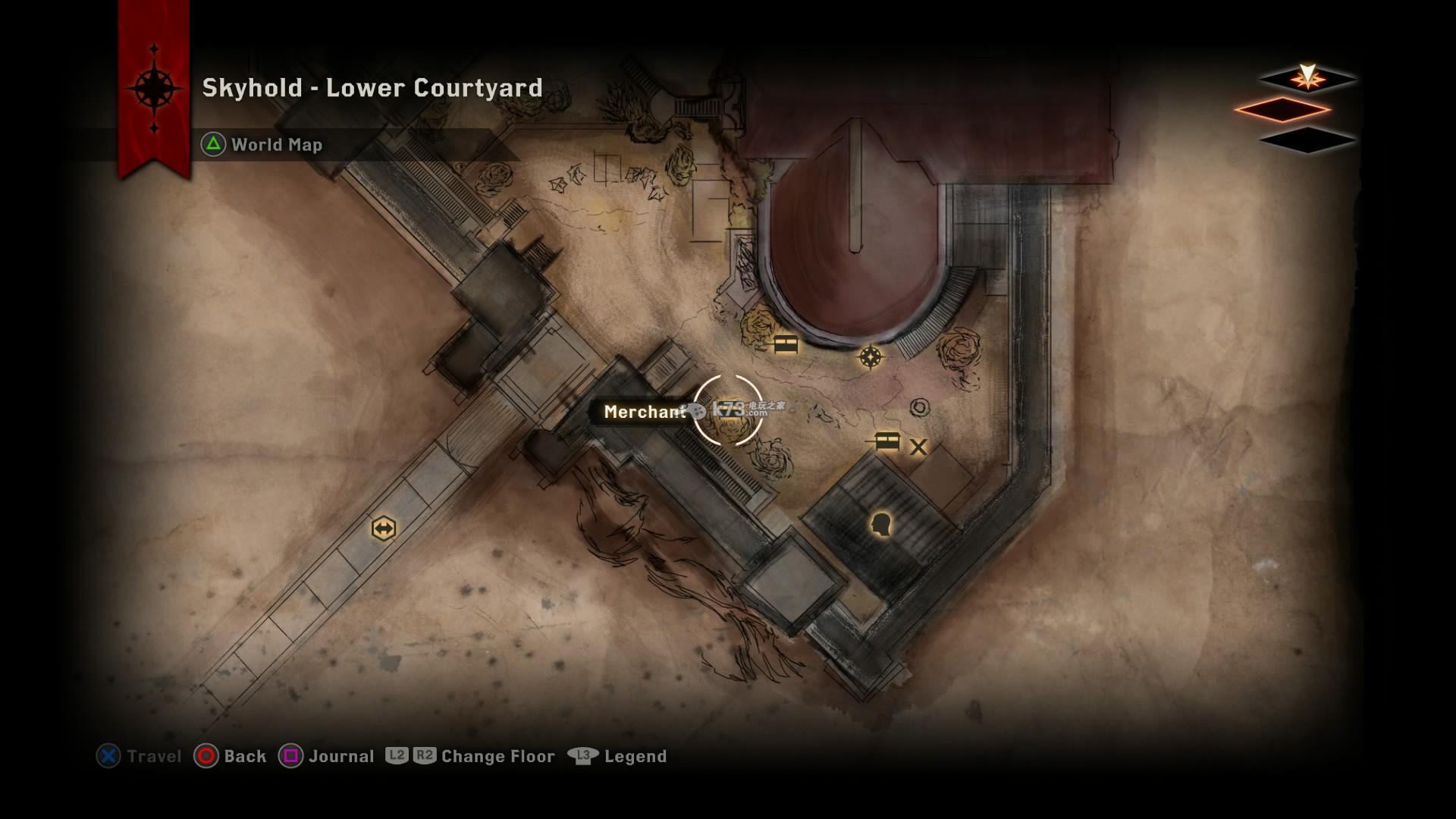Select the chest marker beside the X marker
This screenshot has height=819, width=1456.
(886, 441)
